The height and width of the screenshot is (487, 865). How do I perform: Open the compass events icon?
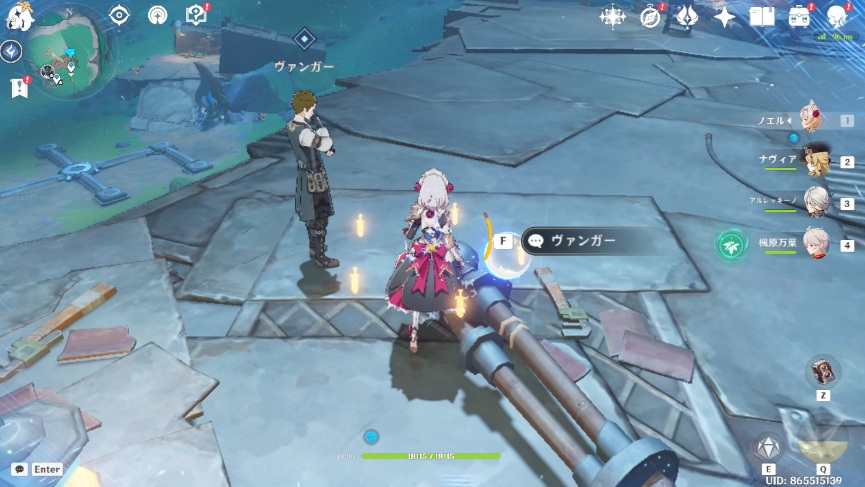coord(650,17)
